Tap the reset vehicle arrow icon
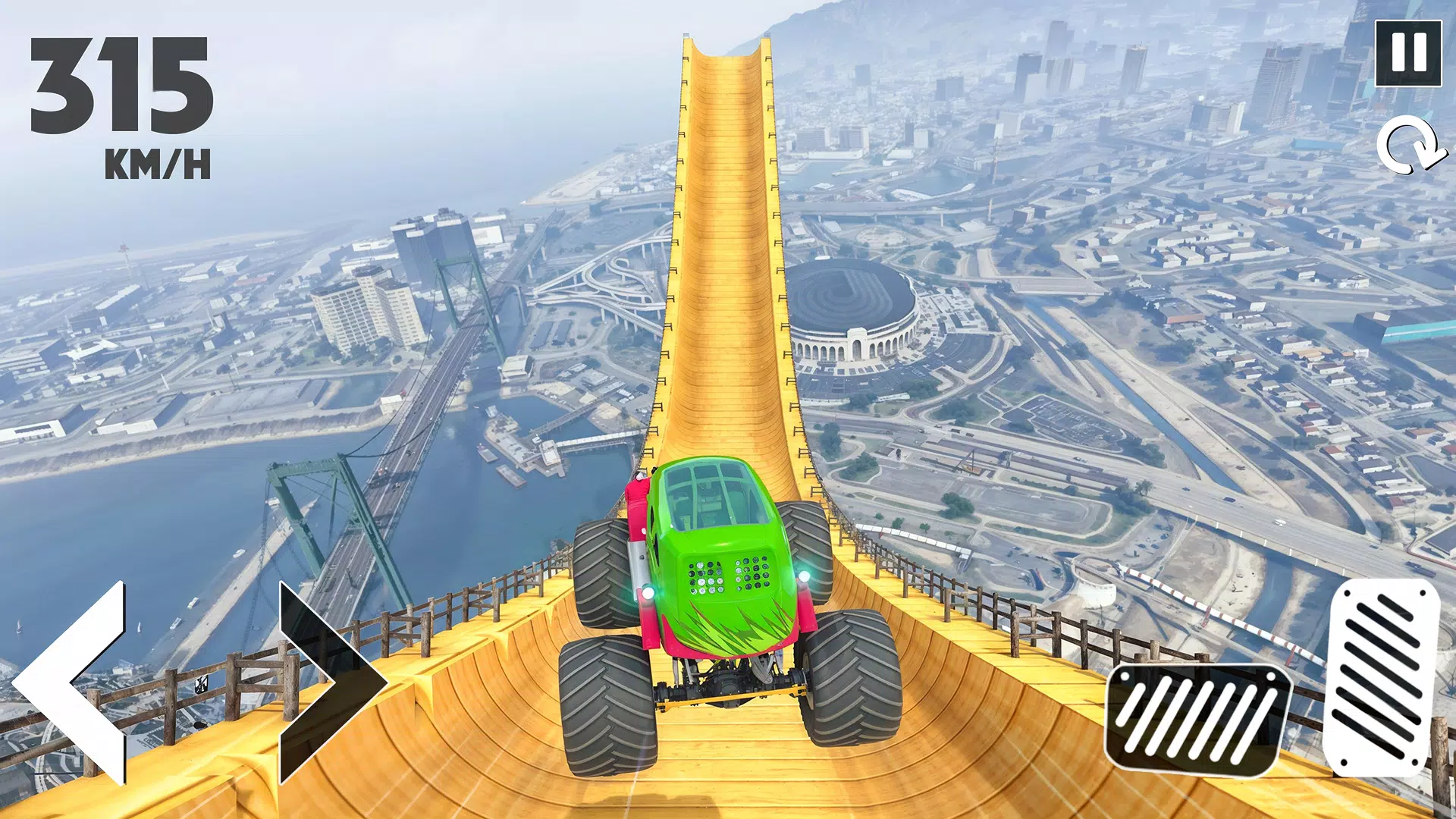 pos(1410,145)
